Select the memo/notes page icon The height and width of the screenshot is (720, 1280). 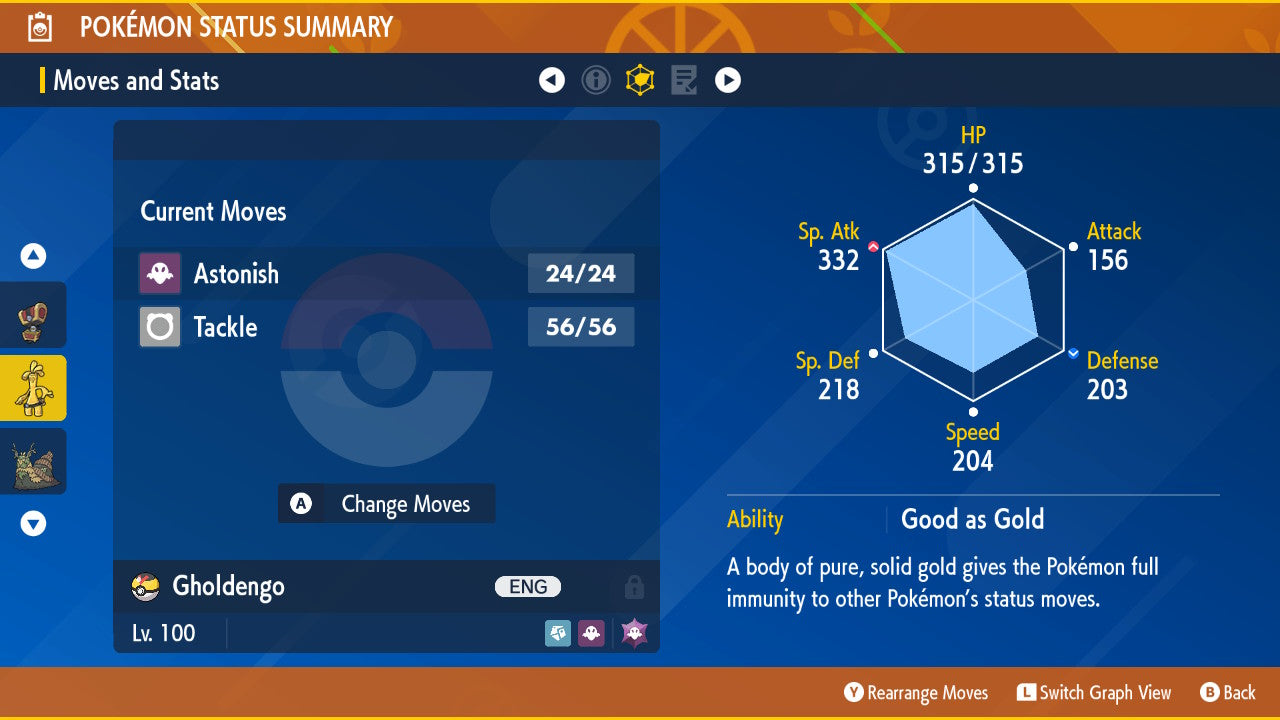(684, 80)
